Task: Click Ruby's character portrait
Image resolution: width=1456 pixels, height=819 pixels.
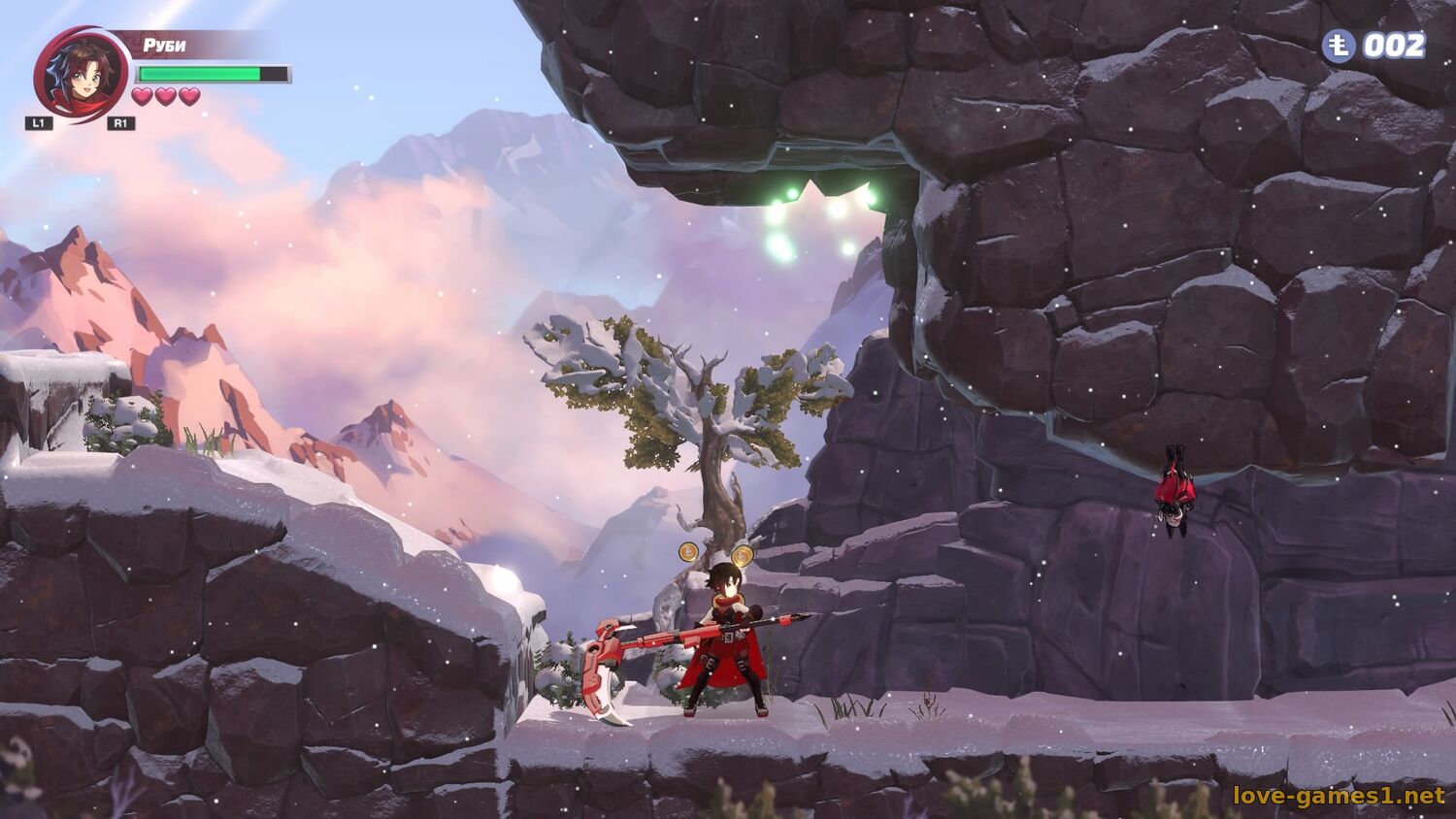Action: click(x=82, y=75)
